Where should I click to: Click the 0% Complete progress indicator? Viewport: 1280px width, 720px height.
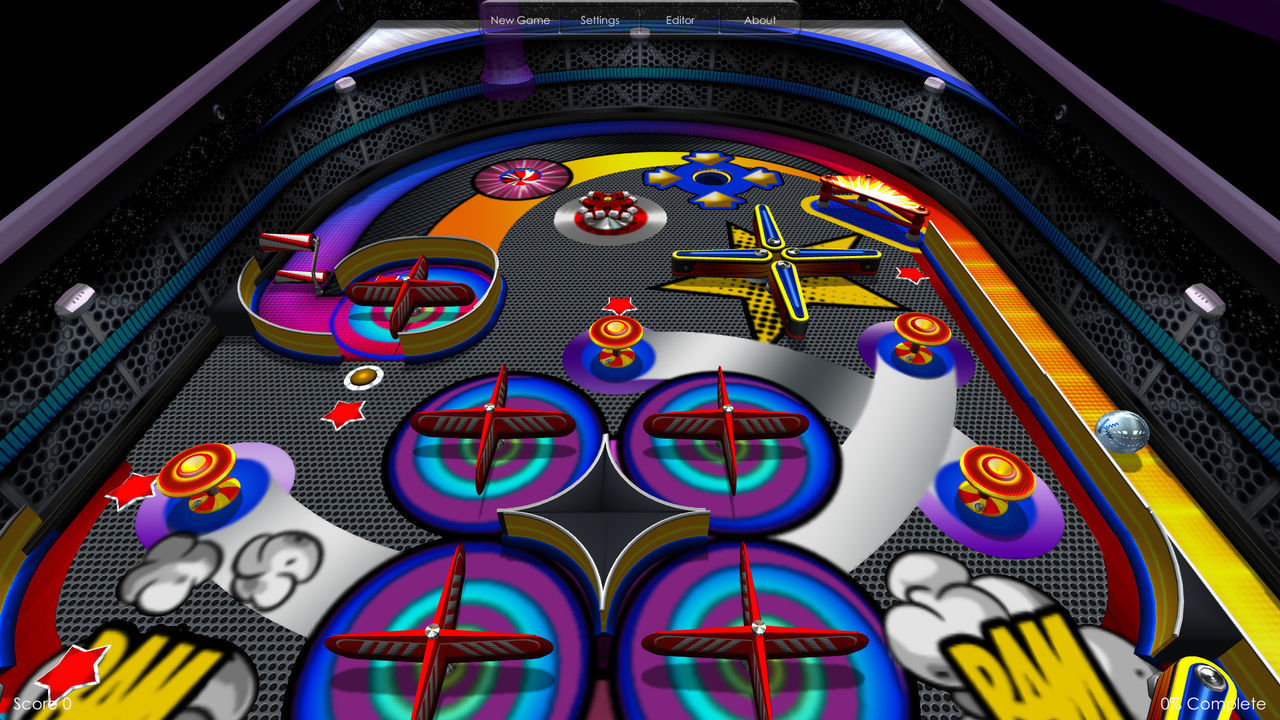[x=1214, y=703]
